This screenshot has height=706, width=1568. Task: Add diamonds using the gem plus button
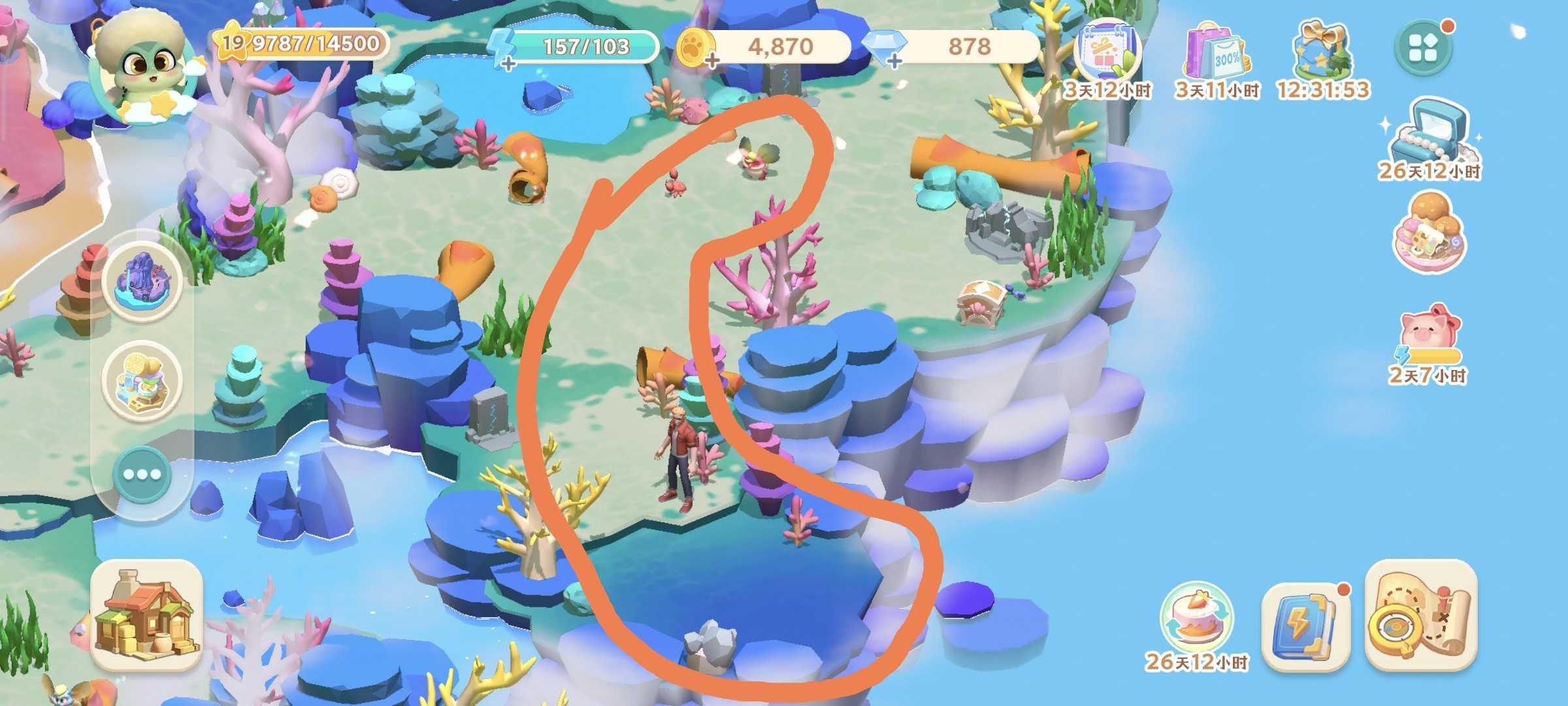point(894,61)
